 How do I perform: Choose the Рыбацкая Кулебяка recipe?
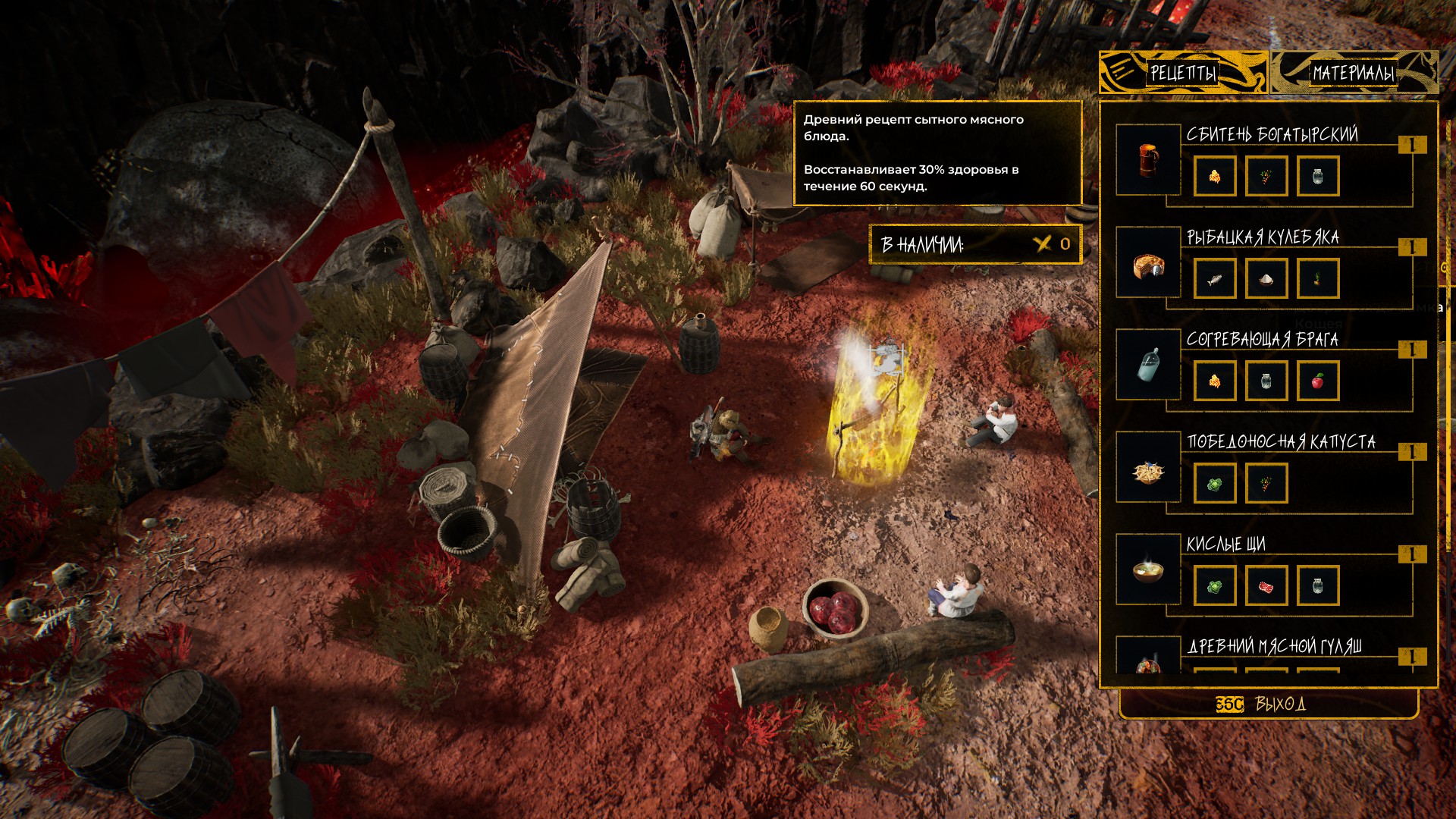click(1263, 238)
